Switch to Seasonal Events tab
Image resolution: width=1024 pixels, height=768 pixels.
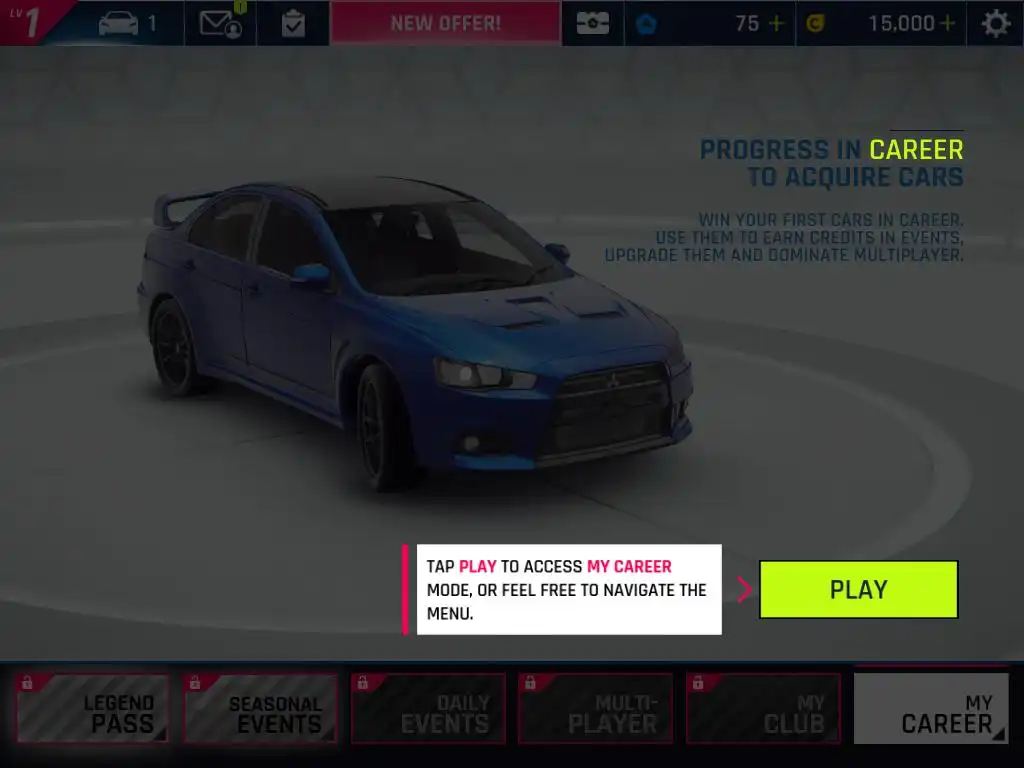pos(260,709)
